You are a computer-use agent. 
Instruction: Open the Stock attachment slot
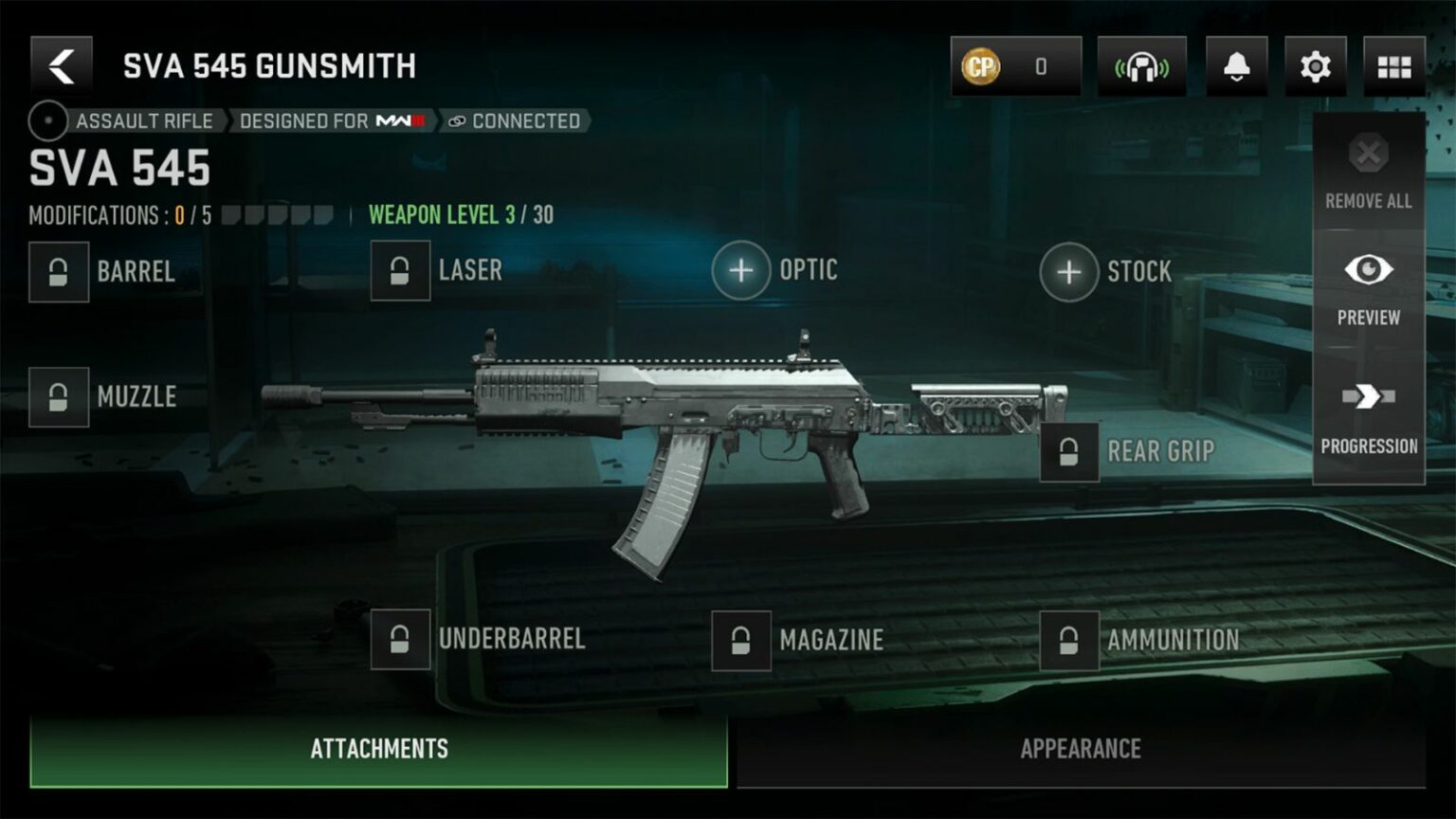(1069, 272)
